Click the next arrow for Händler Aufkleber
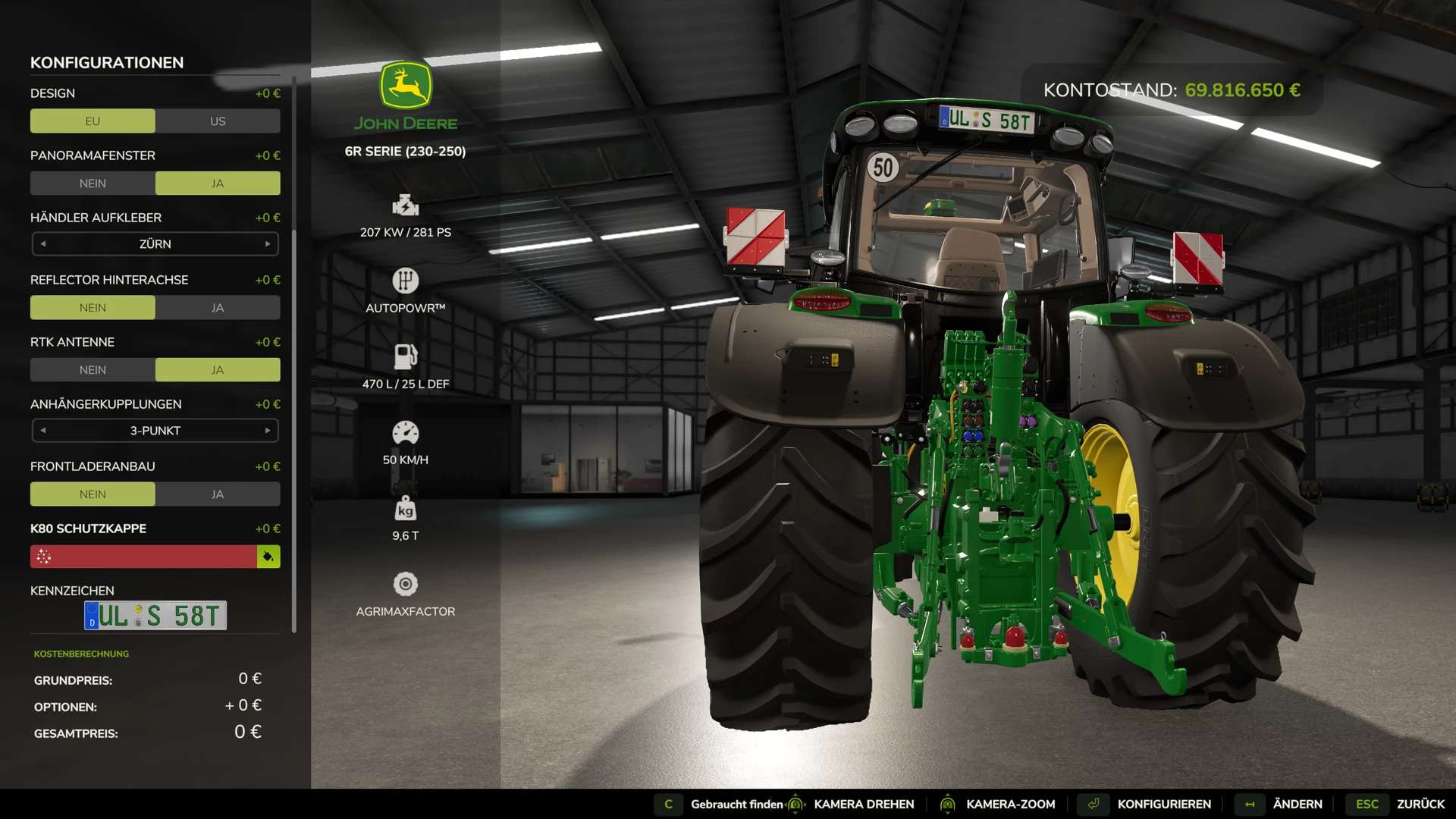1456x819 pixels. coord(268,244)
